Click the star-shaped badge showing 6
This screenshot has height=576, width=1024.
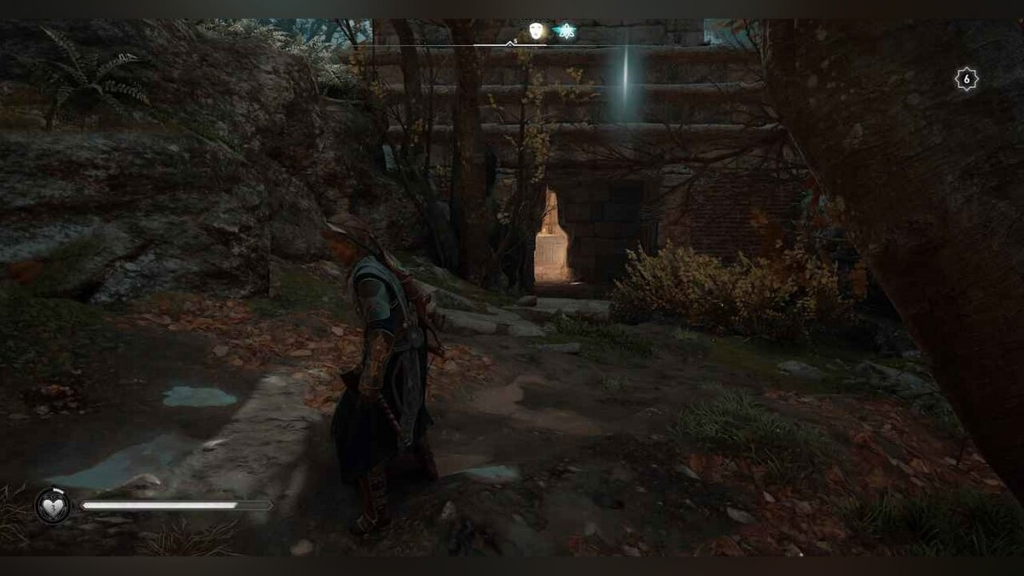point(966,80)
